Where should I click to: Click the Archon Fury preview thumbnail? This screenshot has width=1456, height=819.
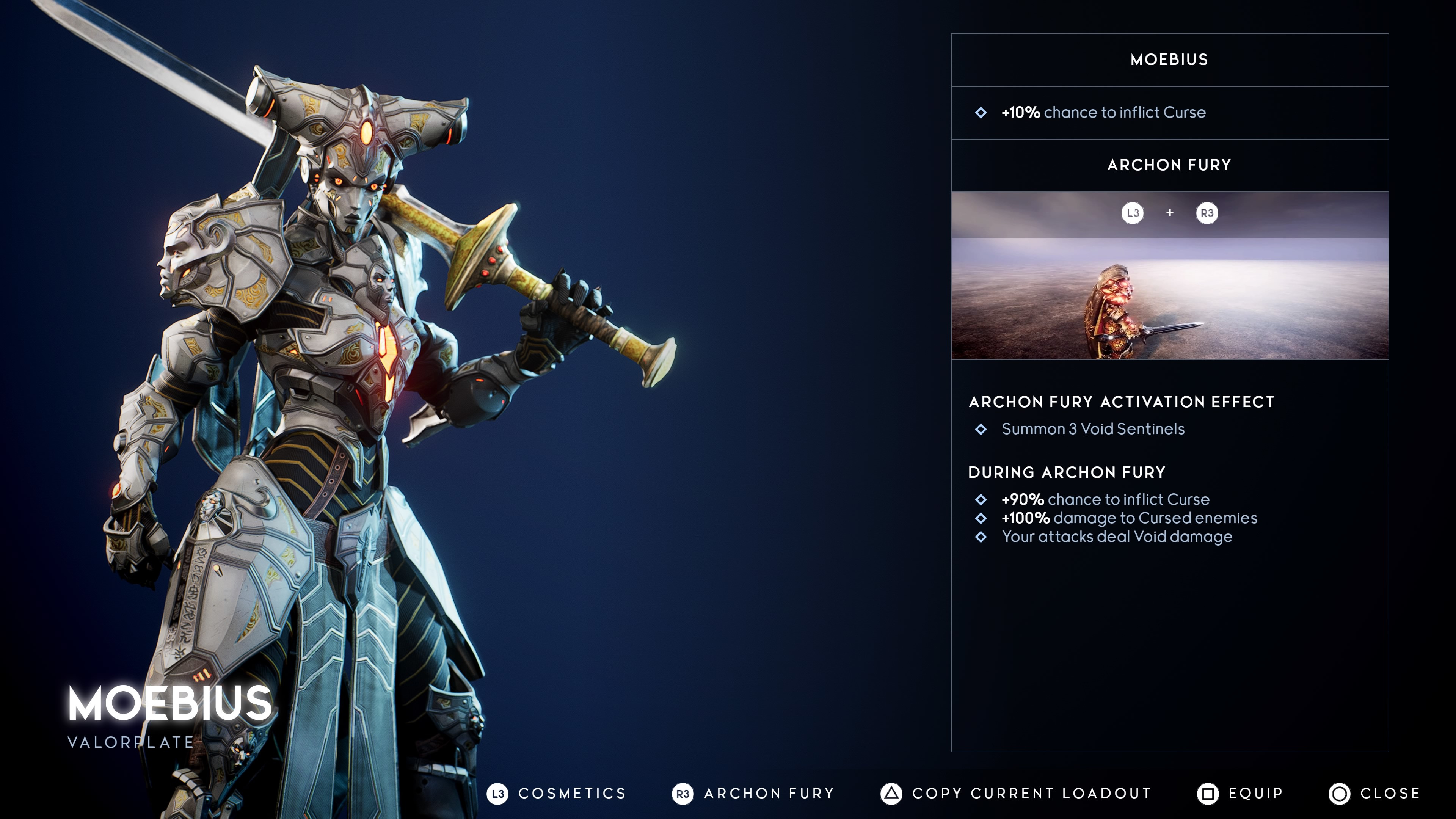pos(1169,275)
